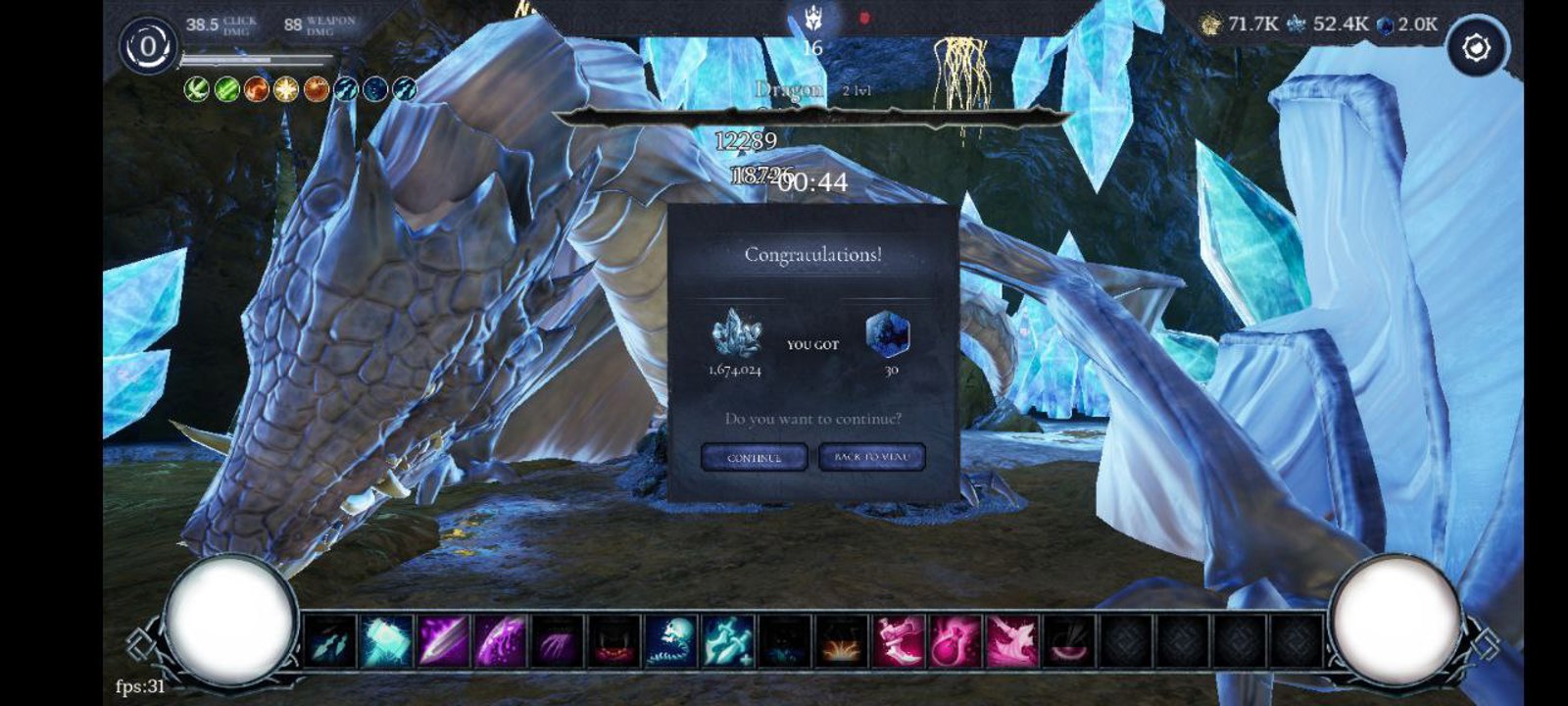Select the yellow starburst buff icon
This screenshot has height=706, width=1568.
coord(286,90)
